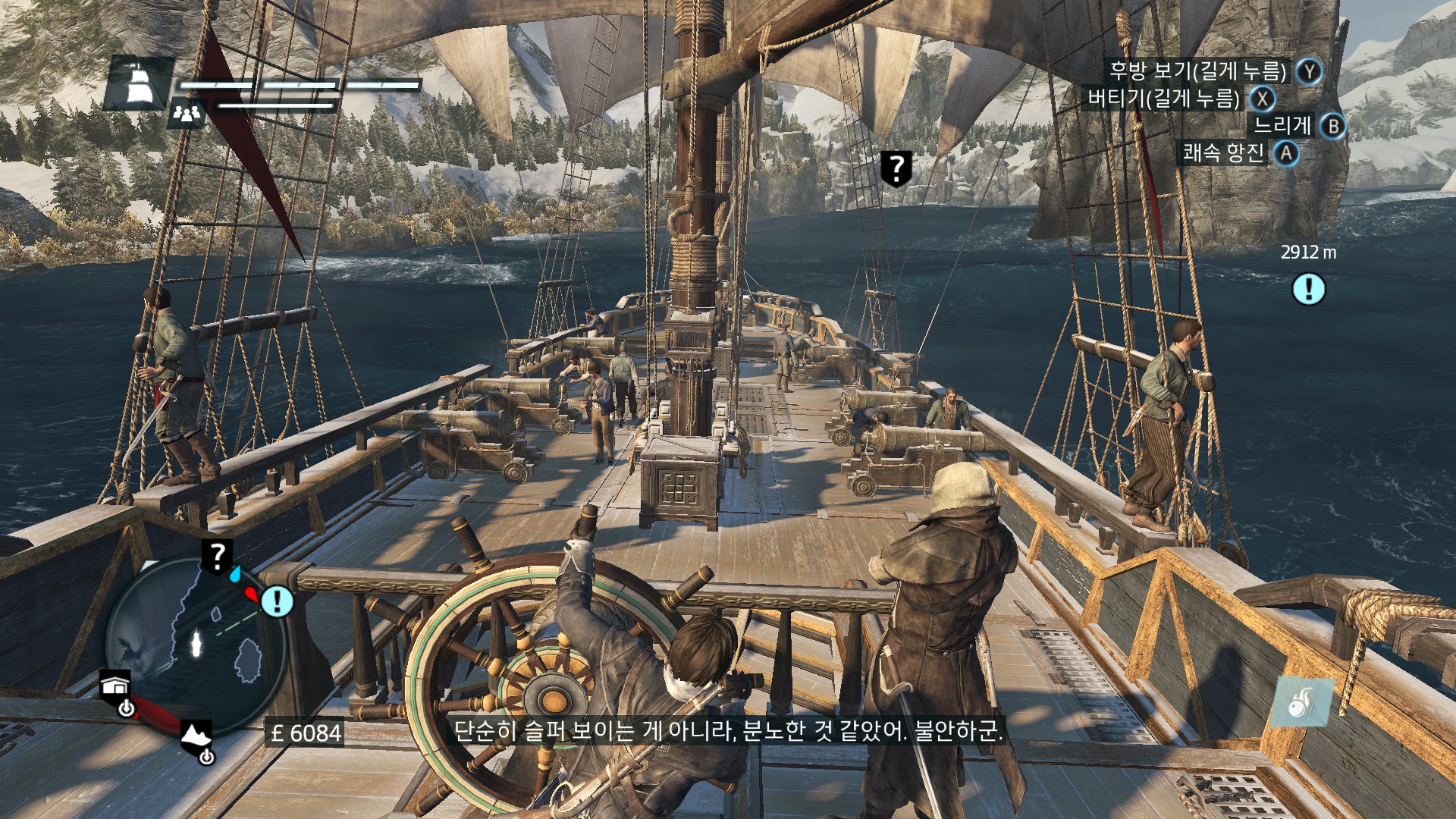Activate the burning oil barrel weapon icon

[1303, 701]
